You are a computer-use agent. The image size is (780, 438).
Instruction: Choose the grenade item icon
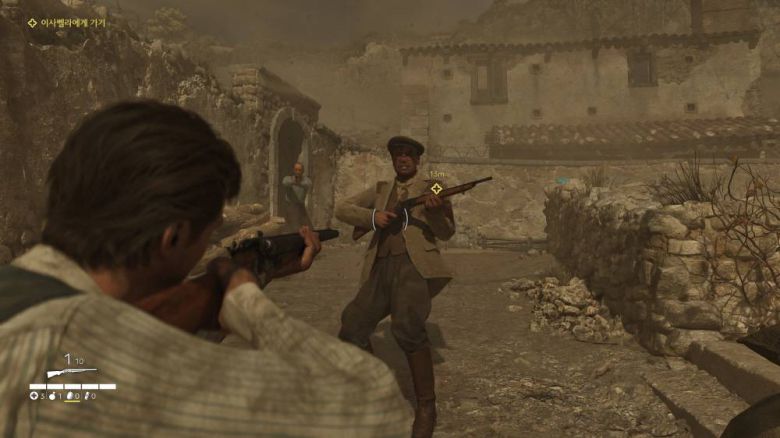click(52, 396)
